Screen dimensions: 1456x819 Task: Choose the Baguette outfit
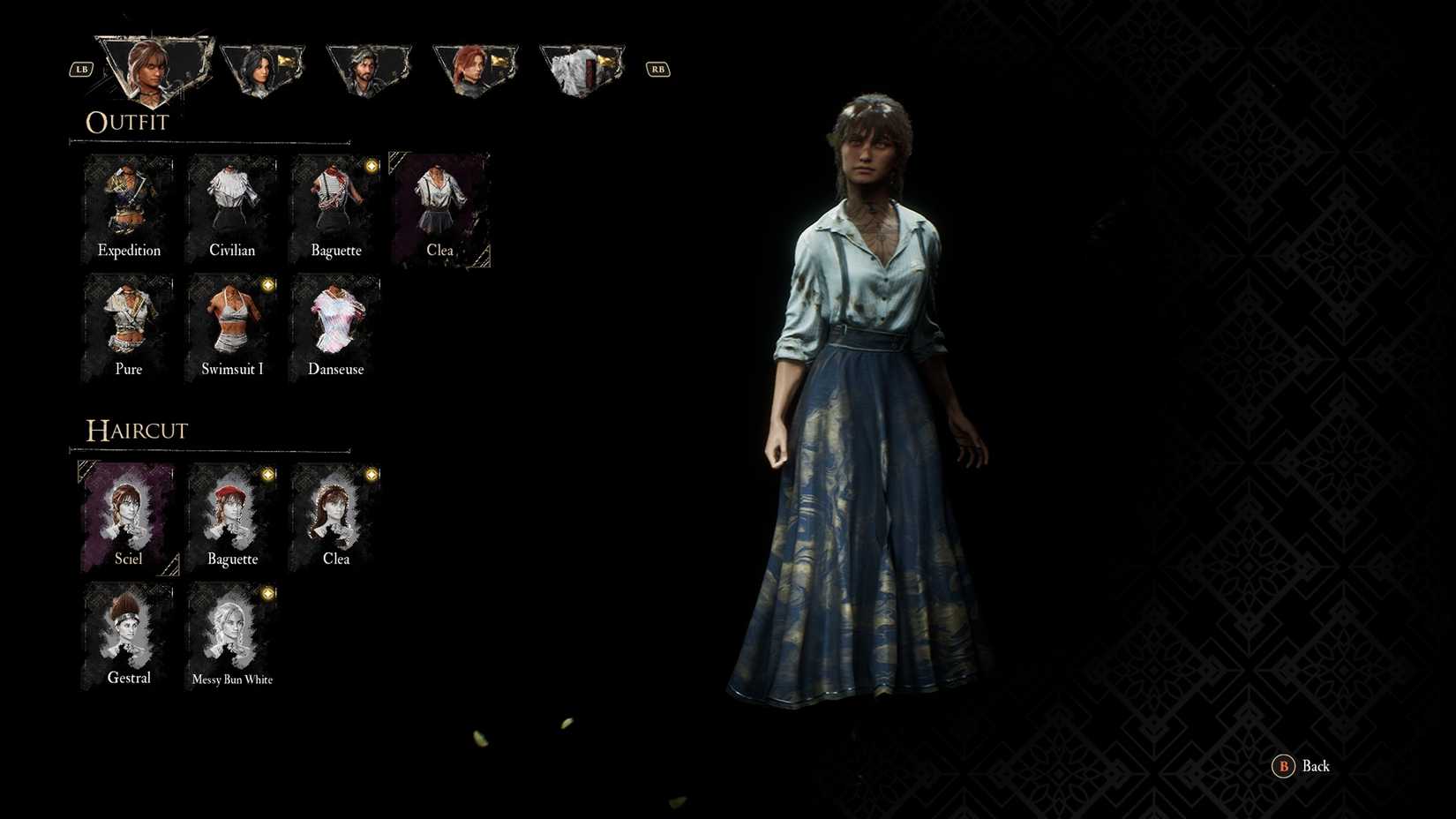335,203
